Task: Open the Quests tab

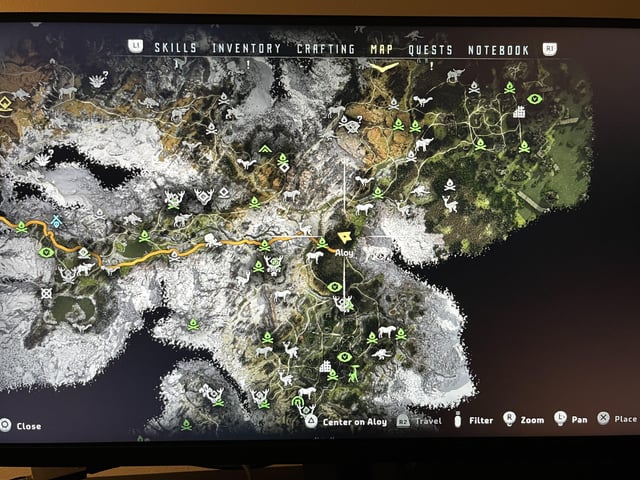Action: (430, 50)
